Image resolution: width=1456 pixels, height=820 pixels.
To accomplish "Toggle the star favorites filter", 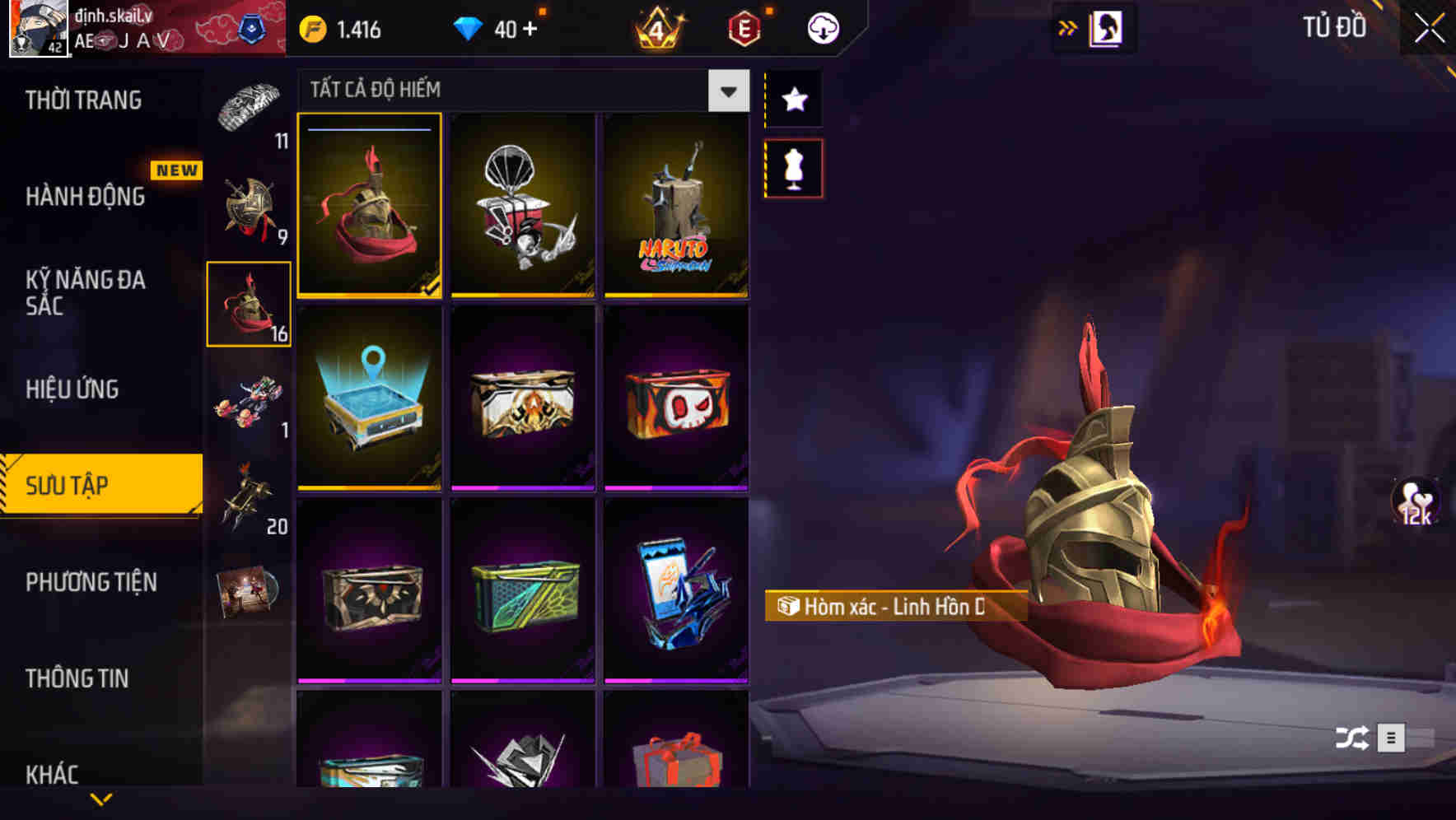I will (793, 99).
